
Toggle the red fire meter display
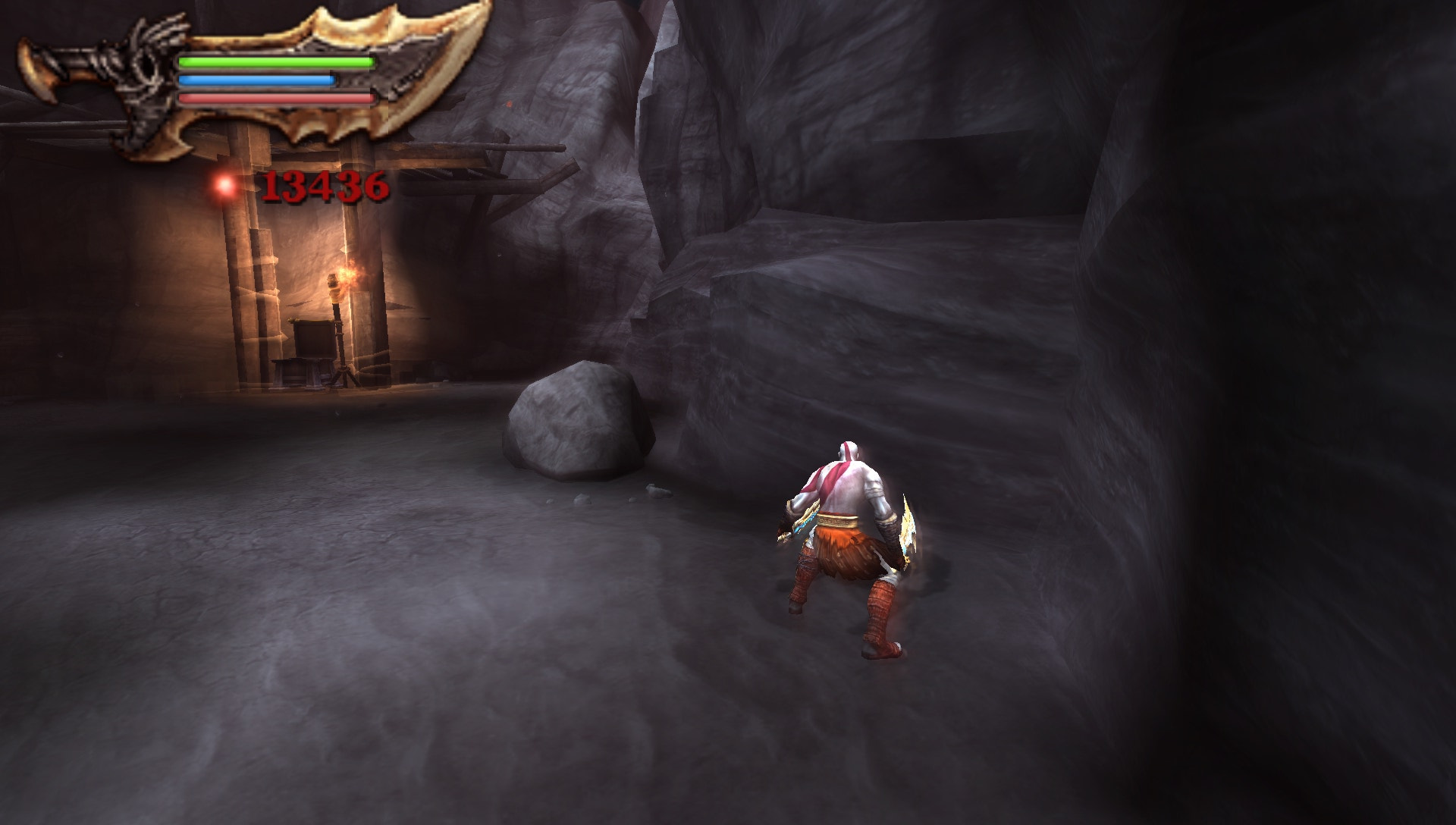coord(273,97)
